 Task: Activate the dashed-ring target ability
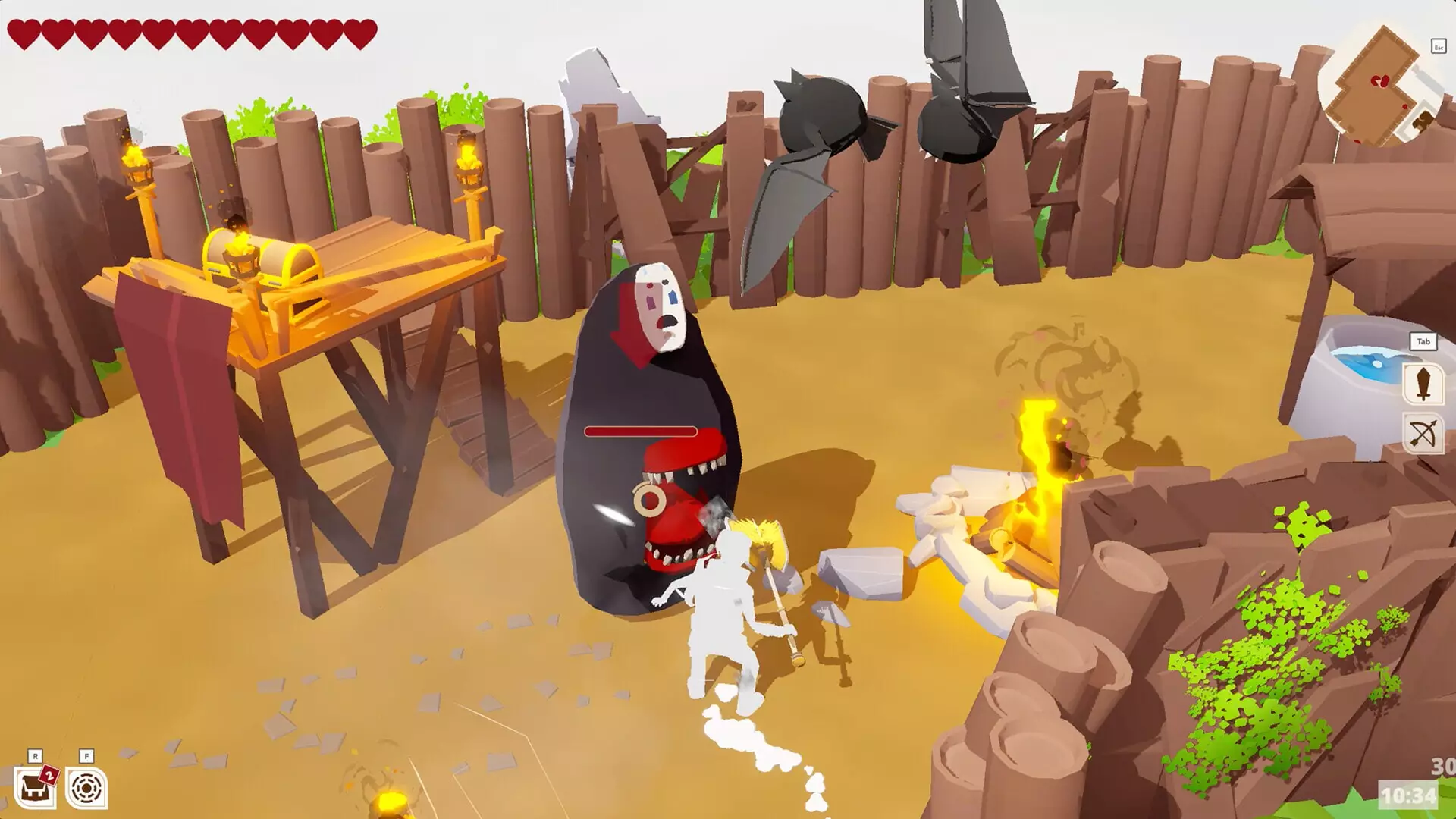[86, 789]
